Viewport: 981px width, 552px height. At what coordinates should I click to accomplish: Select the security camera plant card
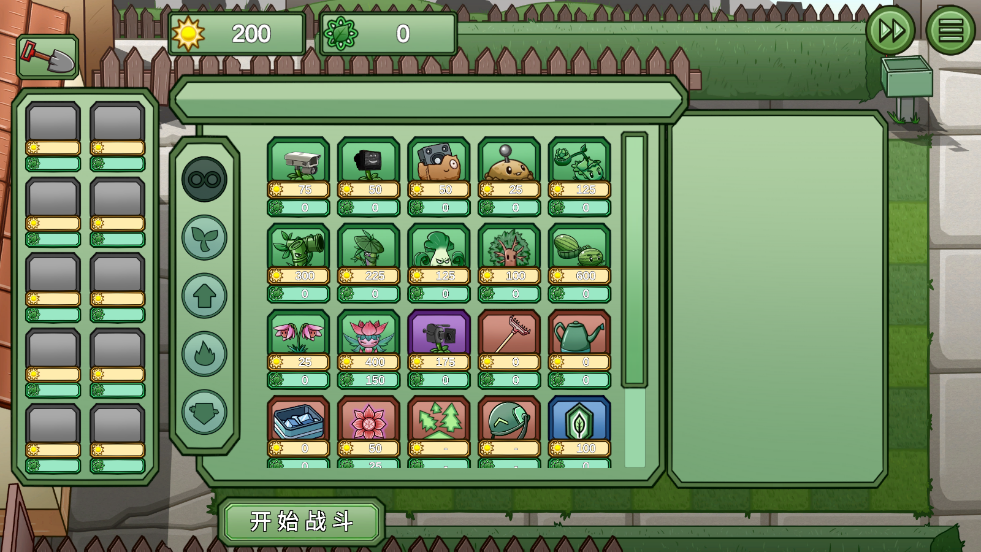click(x=298, y=162)
